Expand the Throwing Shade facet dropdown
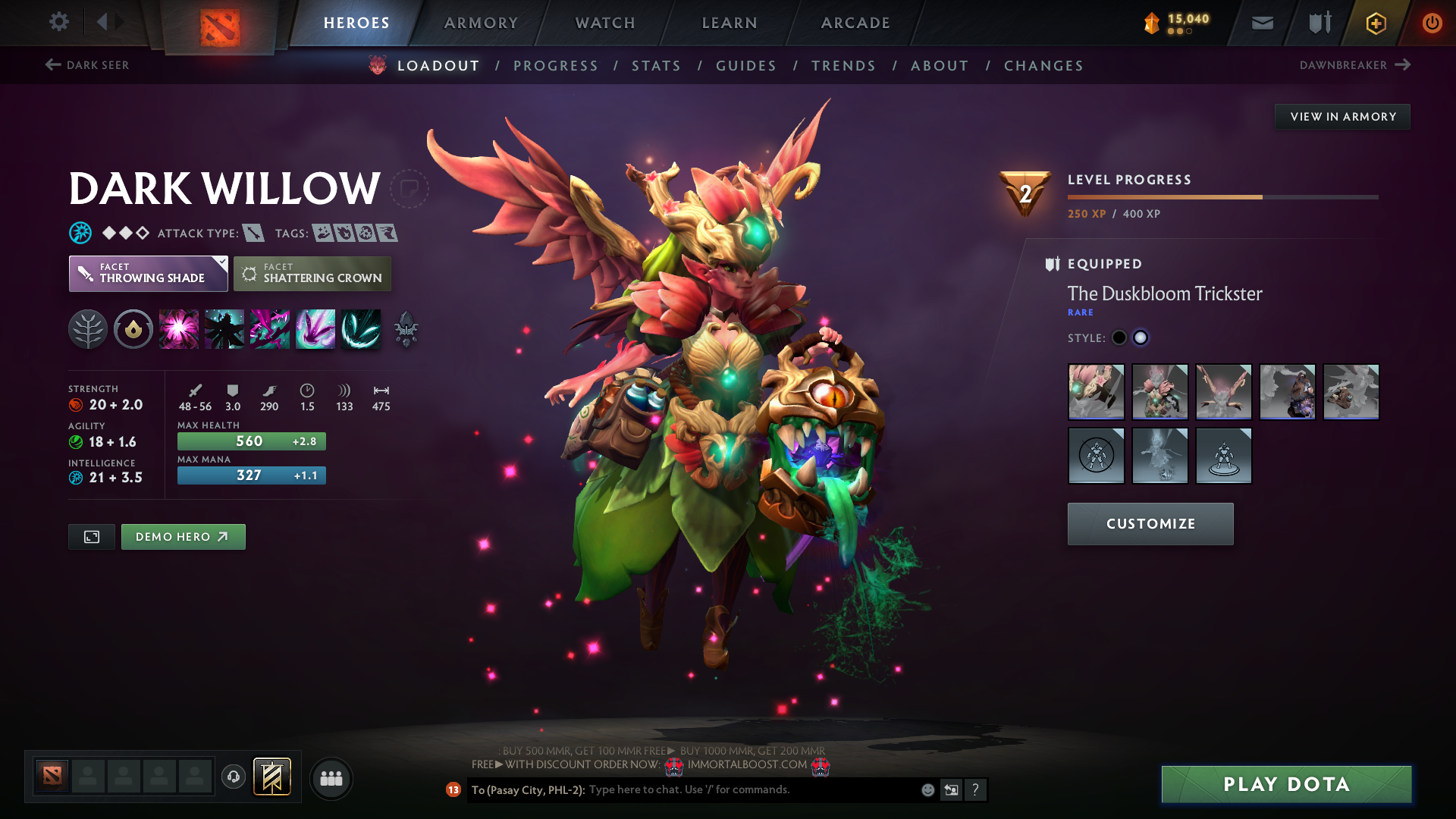The width and height of the screenshot is (1456, 819). pos(148,273)
